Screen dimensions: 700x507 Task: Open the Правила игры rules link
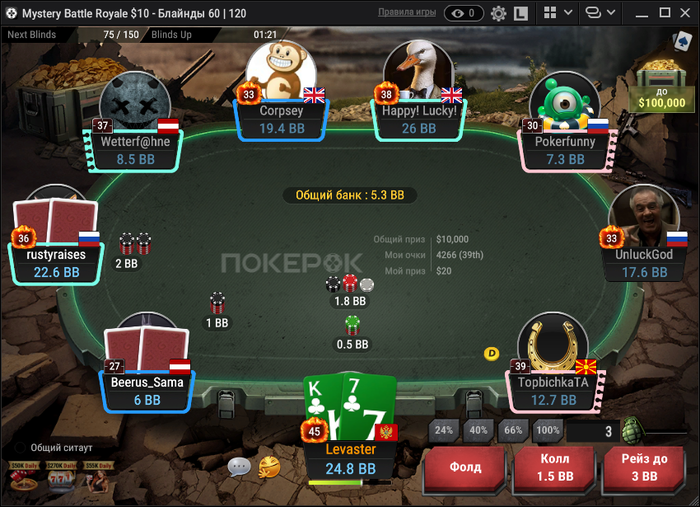coord(406,13)
